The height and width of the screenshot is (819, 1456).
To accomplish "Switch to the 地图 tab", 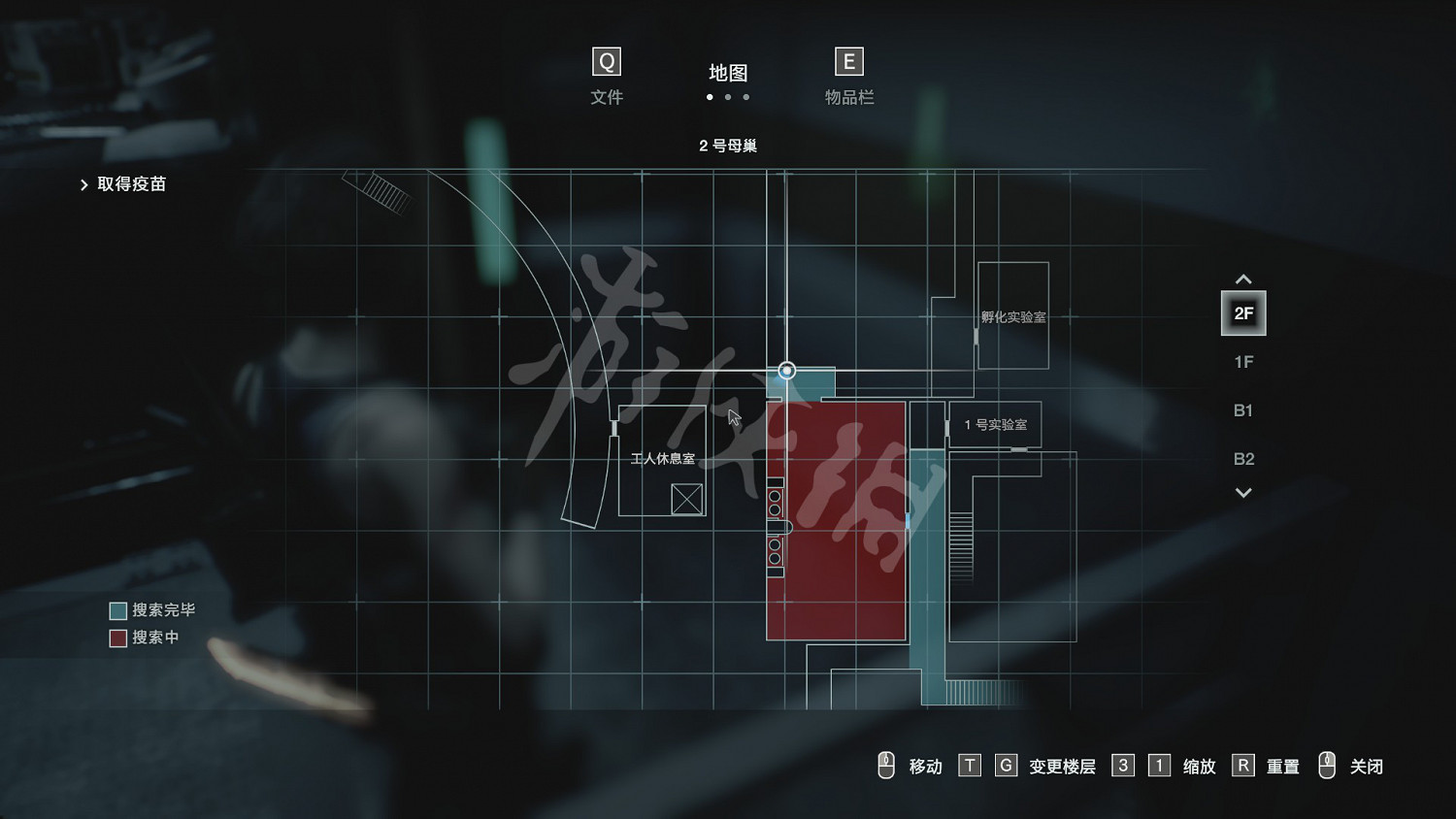I will point(730,73).
